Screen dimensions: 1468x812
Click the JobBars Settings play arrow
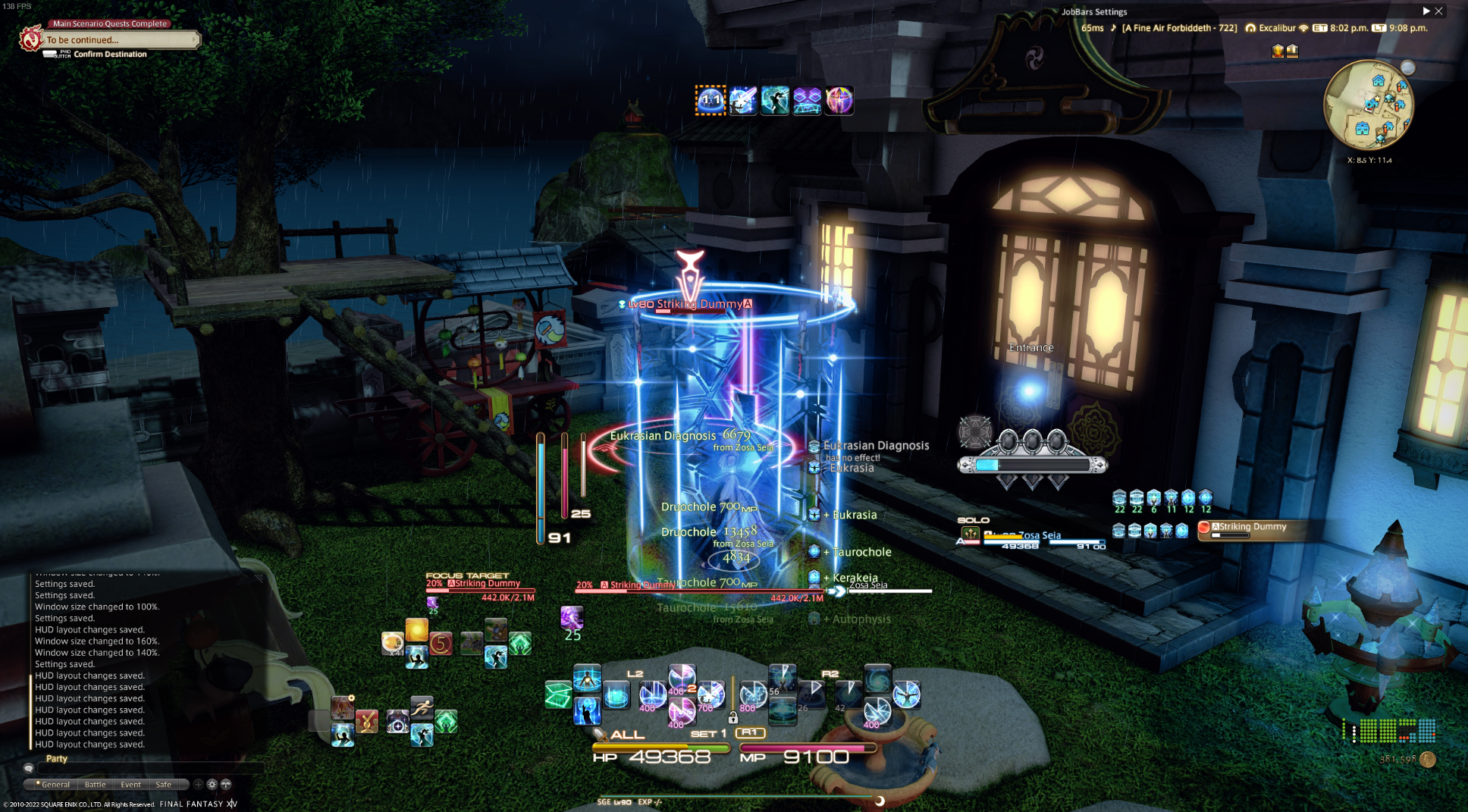point(1426,11)
